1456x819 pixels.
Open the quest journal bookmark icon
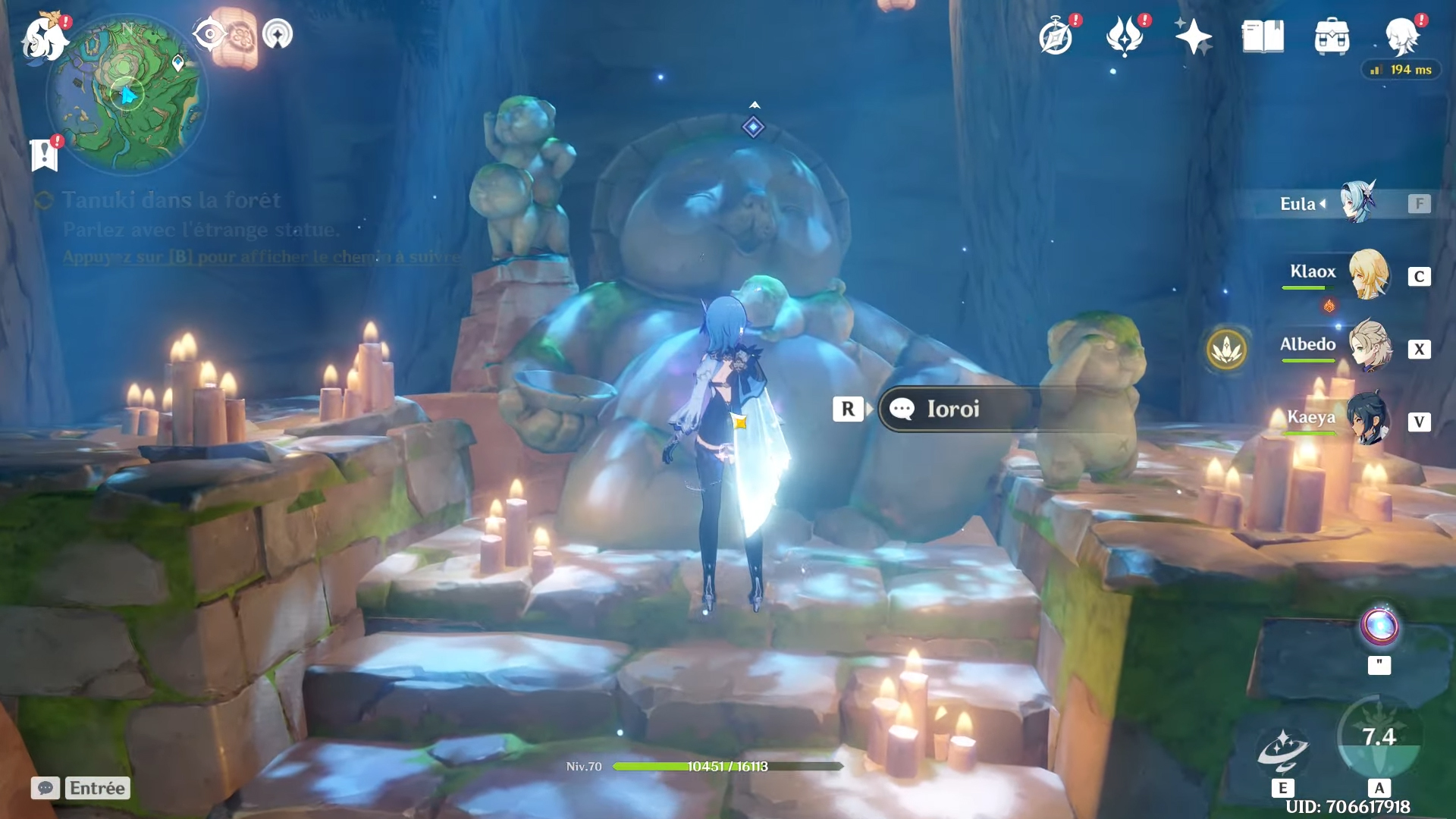45,155
